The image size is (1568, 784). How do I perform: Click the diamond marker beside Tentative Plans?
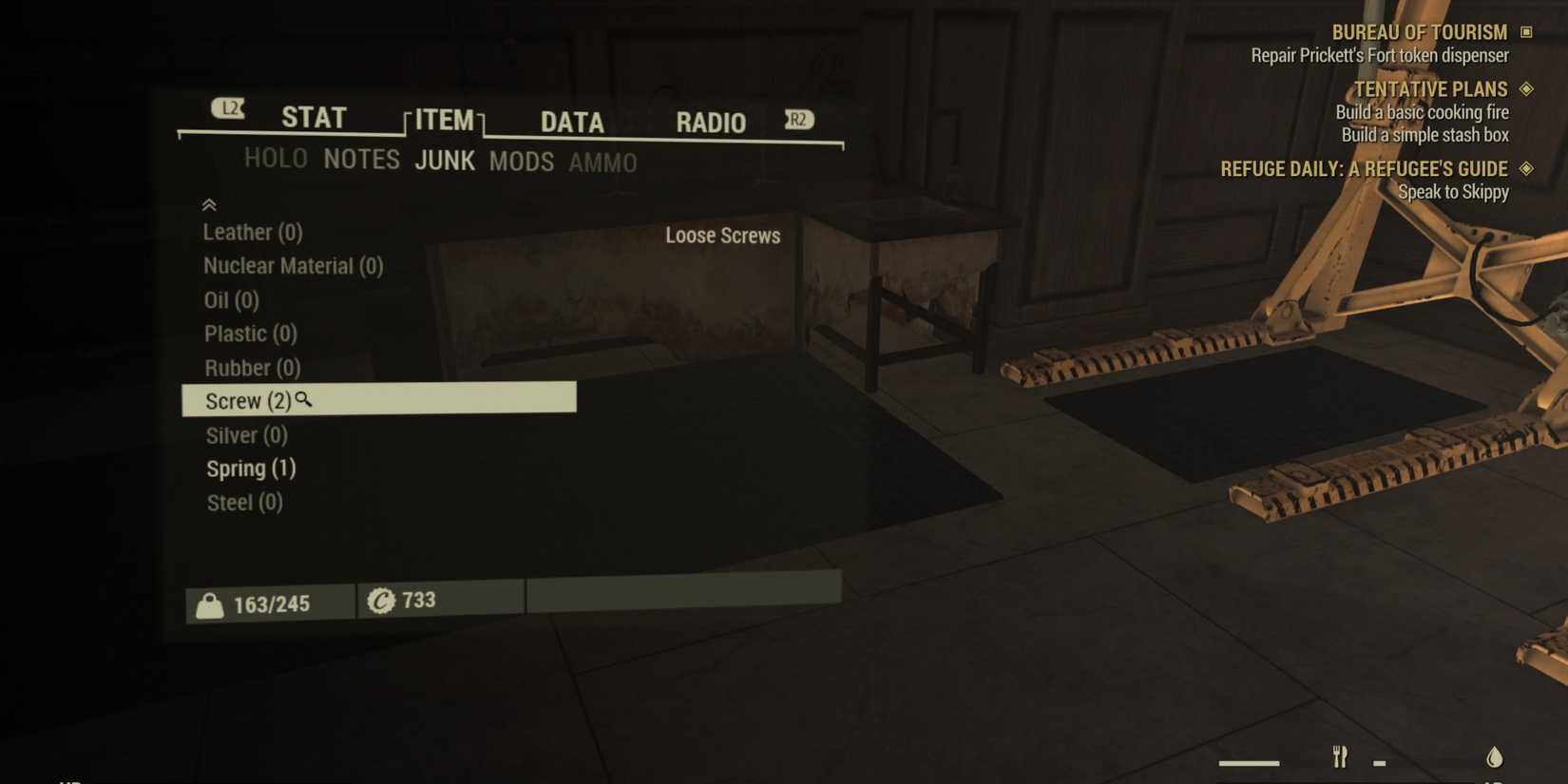(1527, 88)
